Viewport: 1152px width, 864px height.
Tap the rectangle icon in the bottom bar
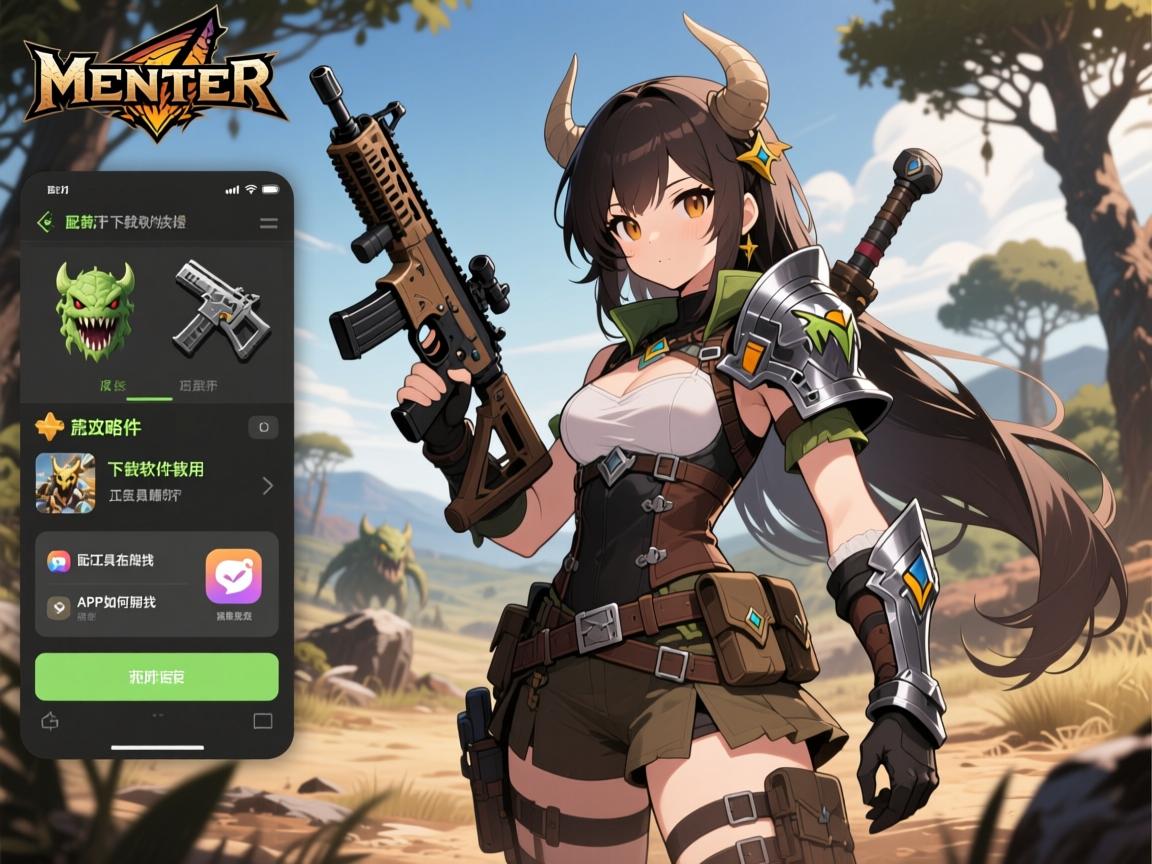tap(263, 720)
